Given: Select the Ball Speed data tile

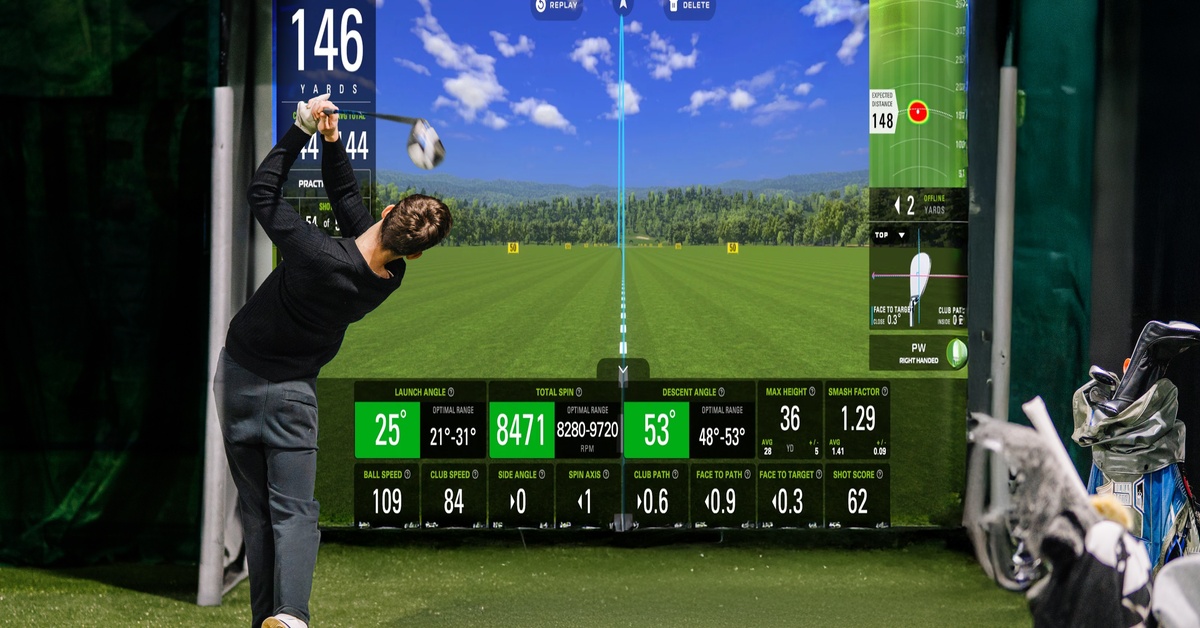Looking at the screenshot, I should (x=387, y=495).
